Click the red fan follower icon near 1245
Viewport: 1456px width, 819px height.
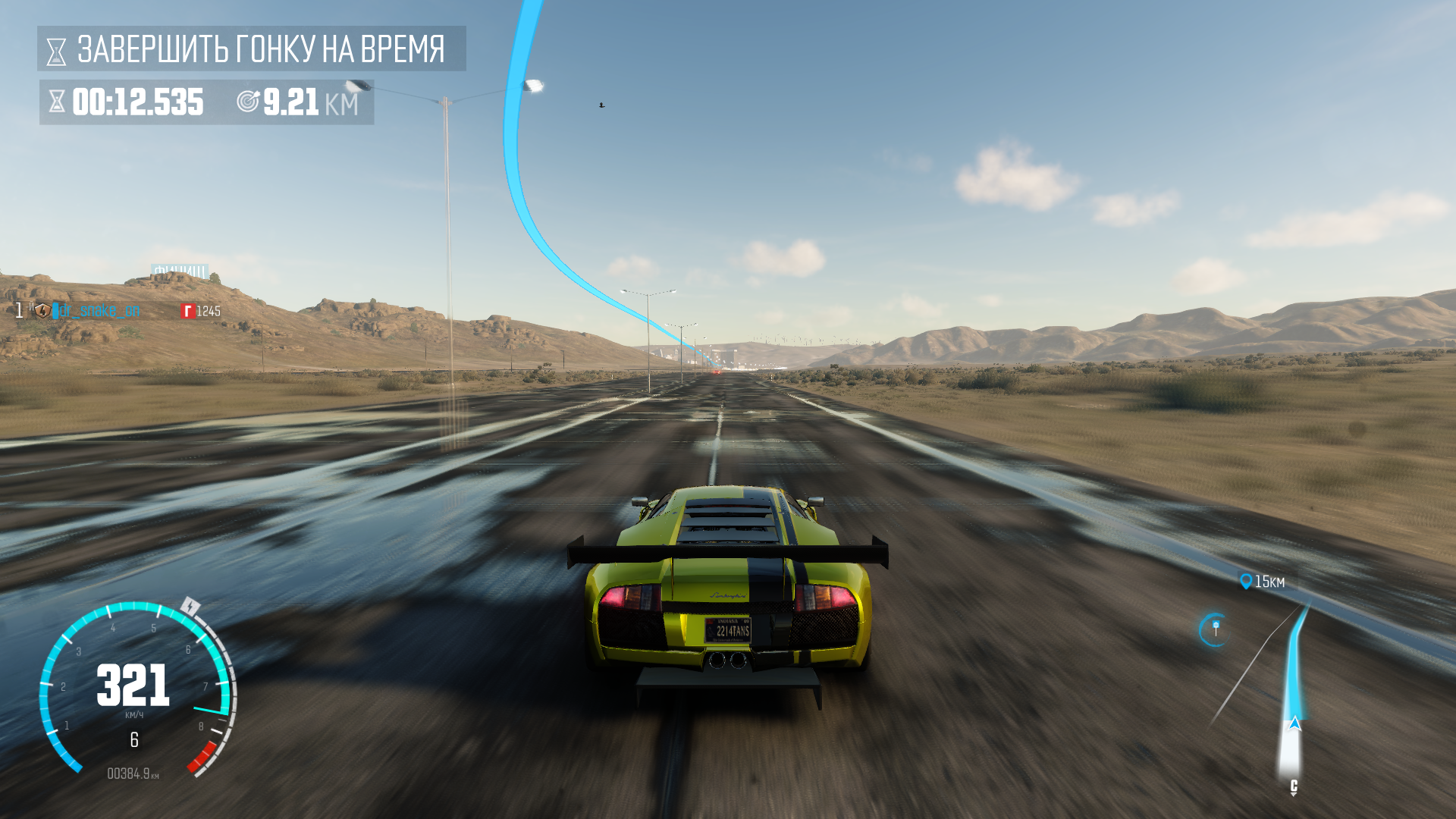coord(188,310)
